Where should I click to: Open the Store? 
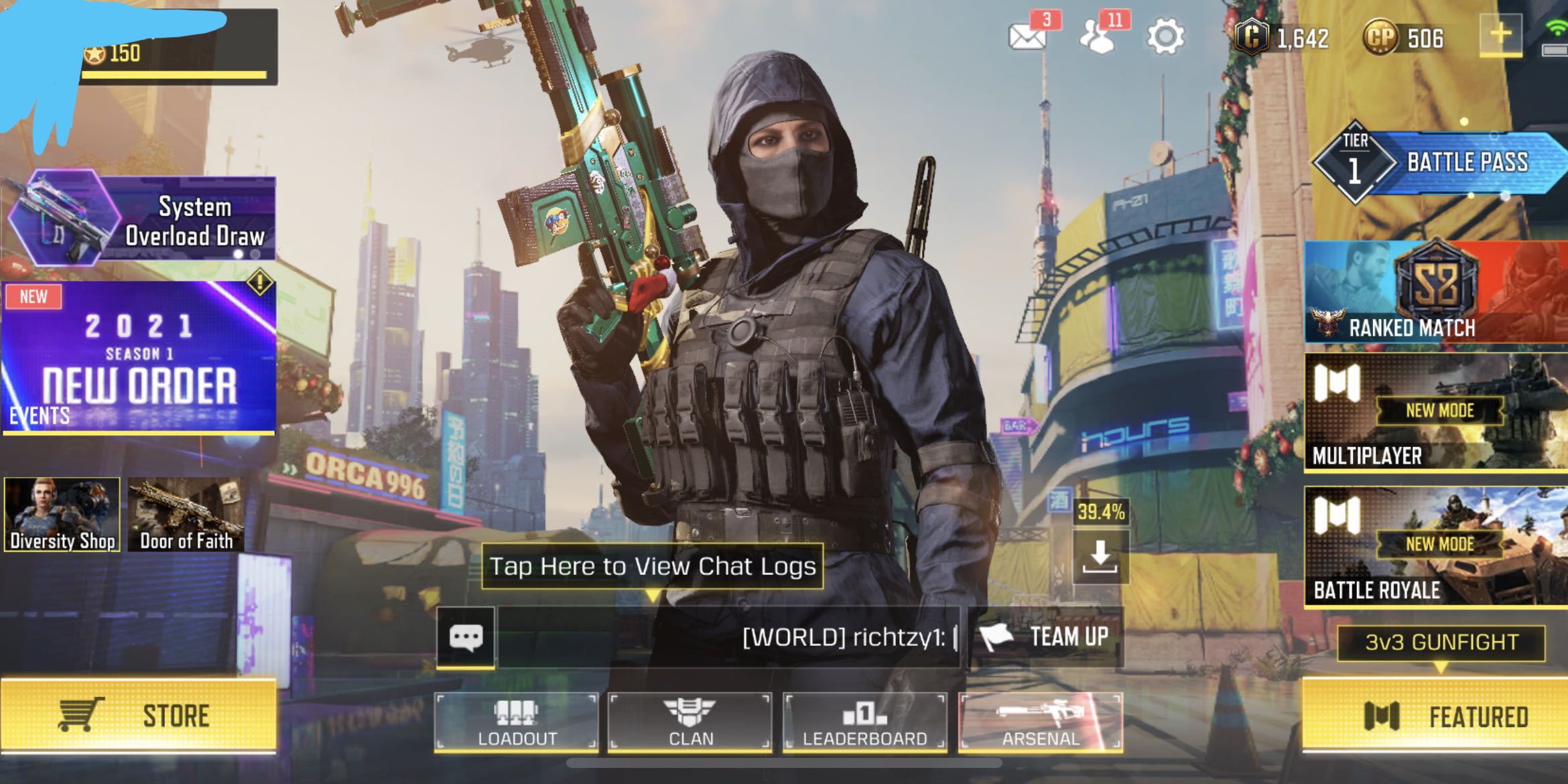[137, 715]
